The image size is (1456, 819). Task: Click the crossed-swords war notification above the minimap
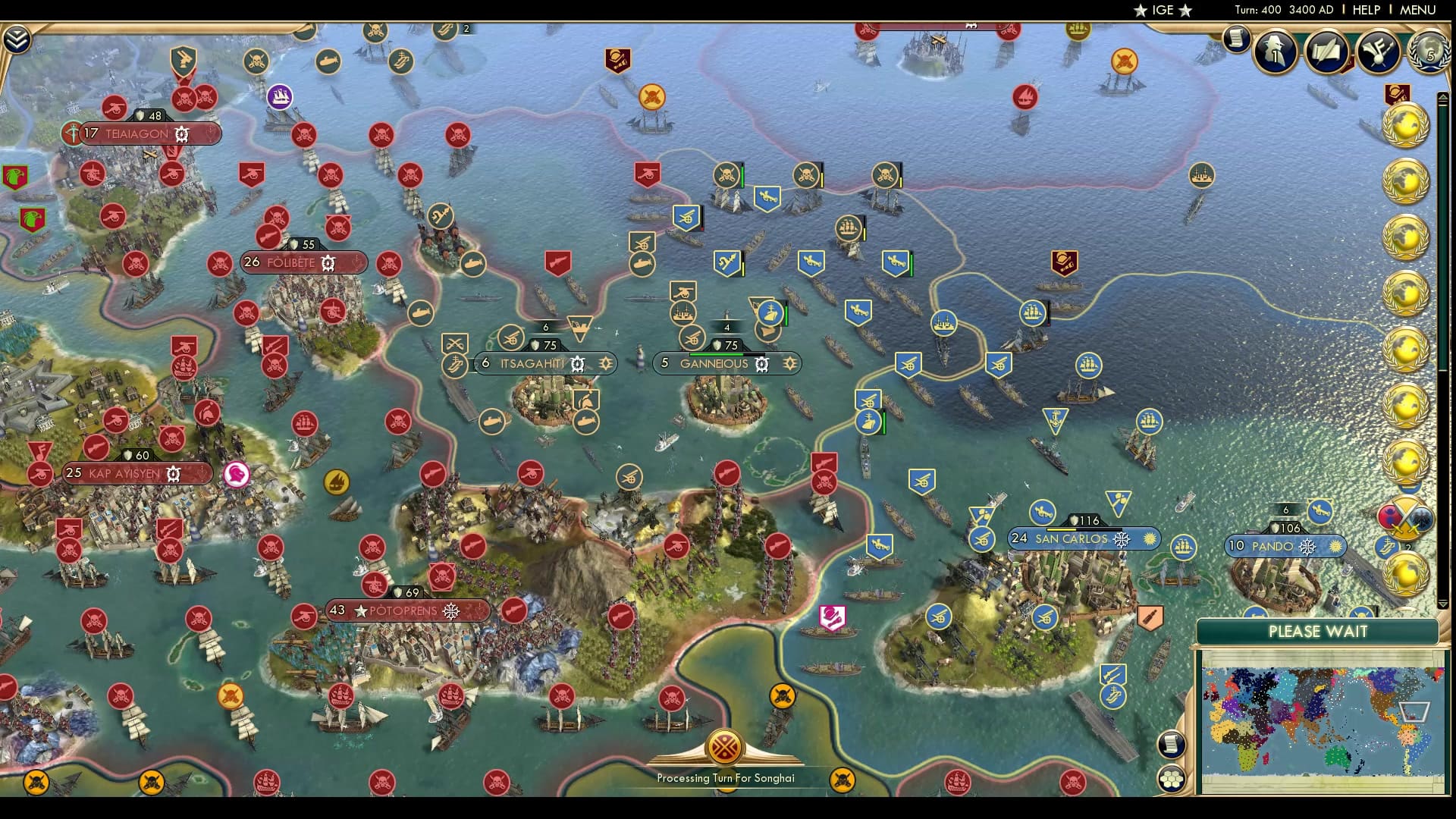[x=1407, y=516]
